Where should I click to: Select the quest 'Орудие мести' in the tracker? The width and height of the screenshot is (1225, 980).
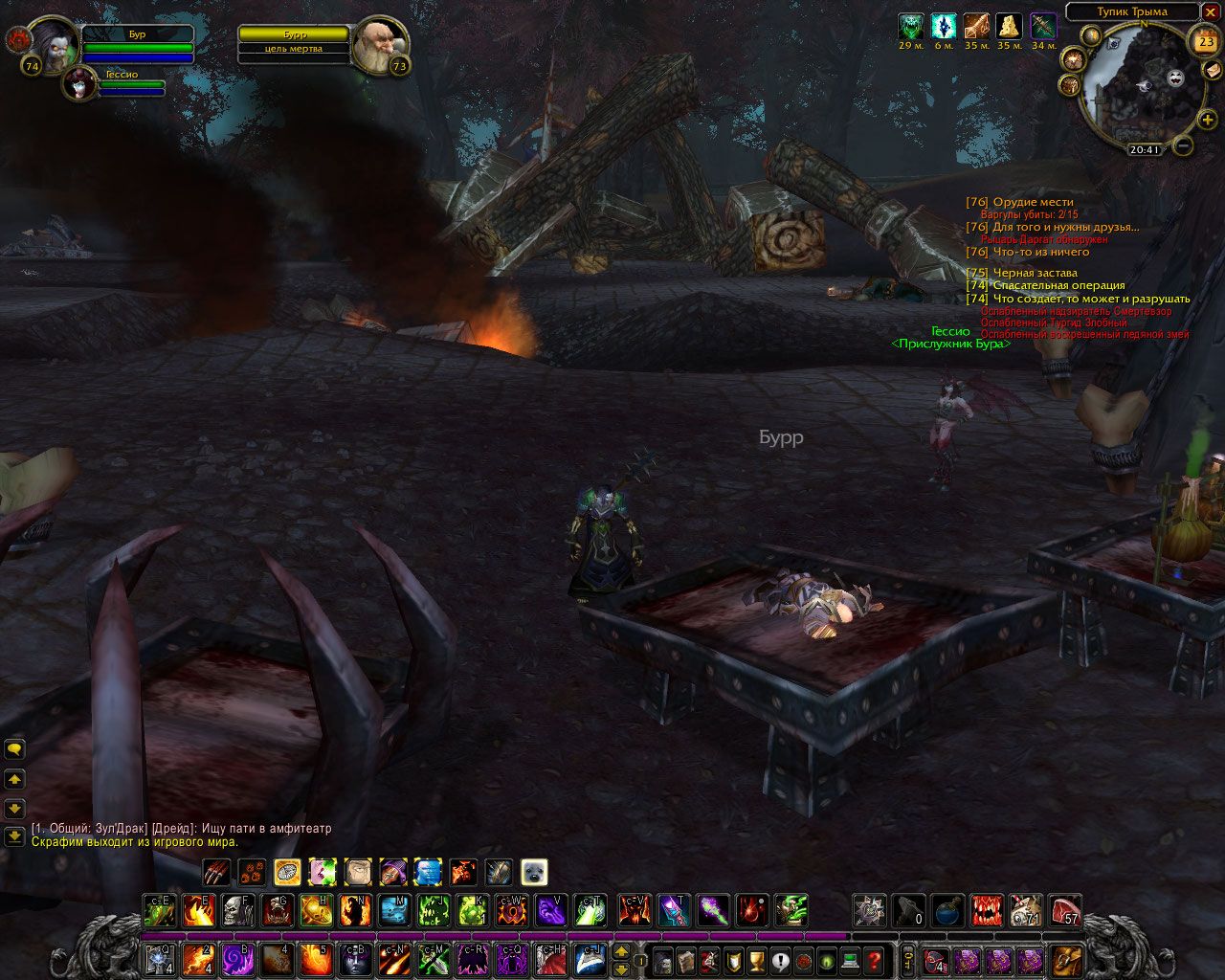(1033, 202)
